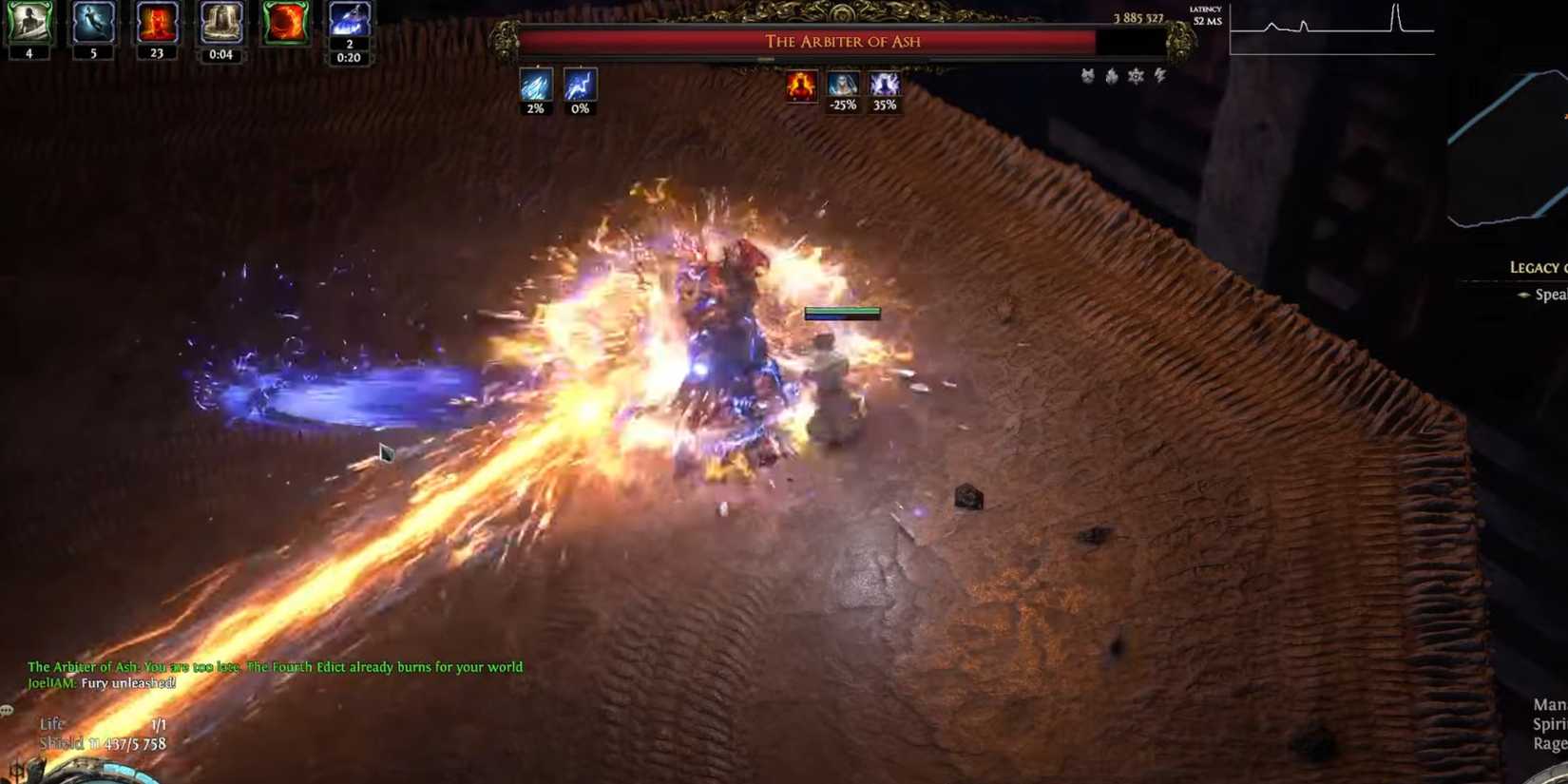Click the fire resistance icon under the boss damage counter

pos(1110,76)
